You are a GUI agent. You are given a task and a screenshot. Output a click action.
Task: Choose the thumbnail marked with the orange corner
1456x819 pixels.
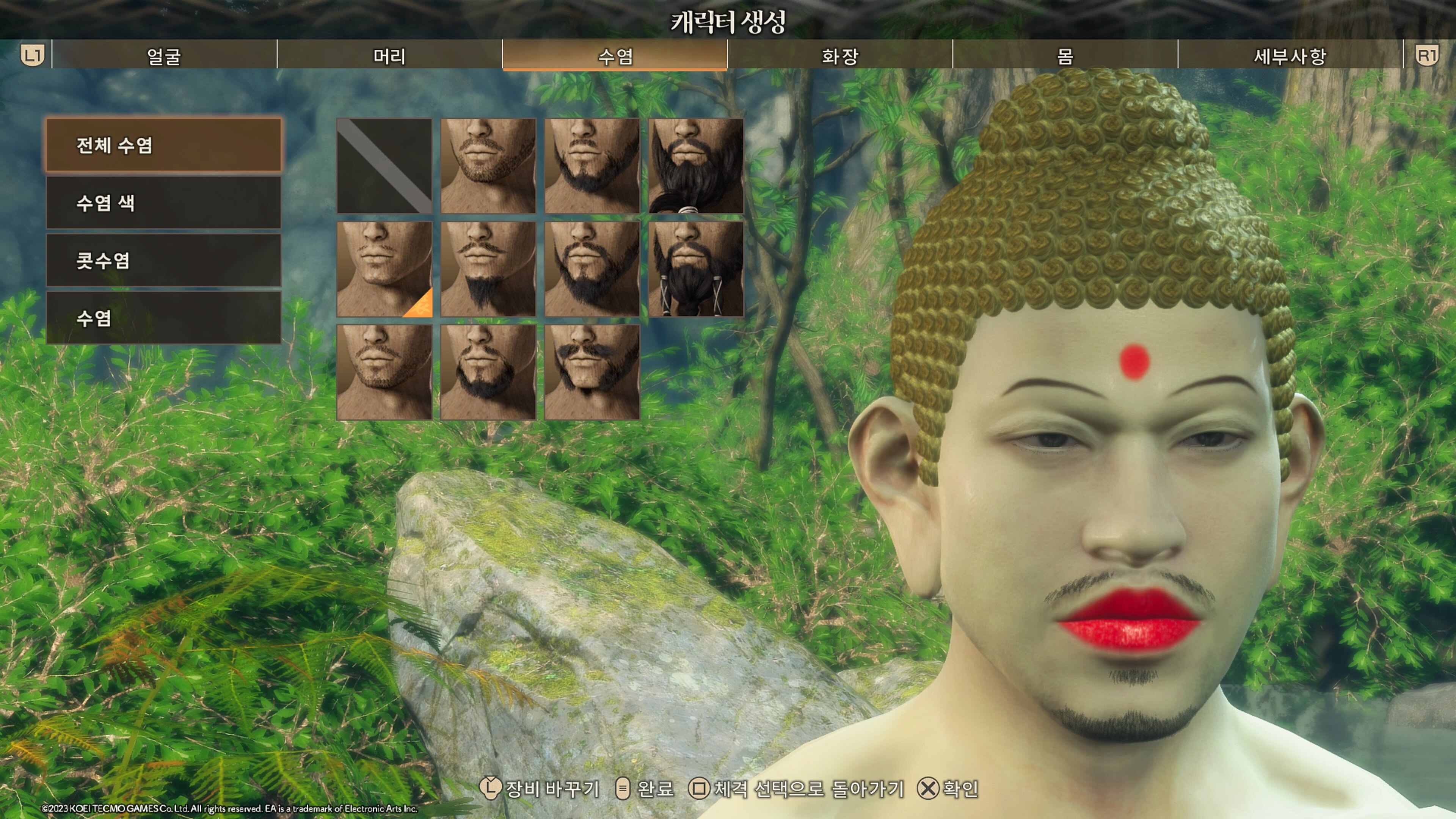pyautogui.click(x=384, y=269)
